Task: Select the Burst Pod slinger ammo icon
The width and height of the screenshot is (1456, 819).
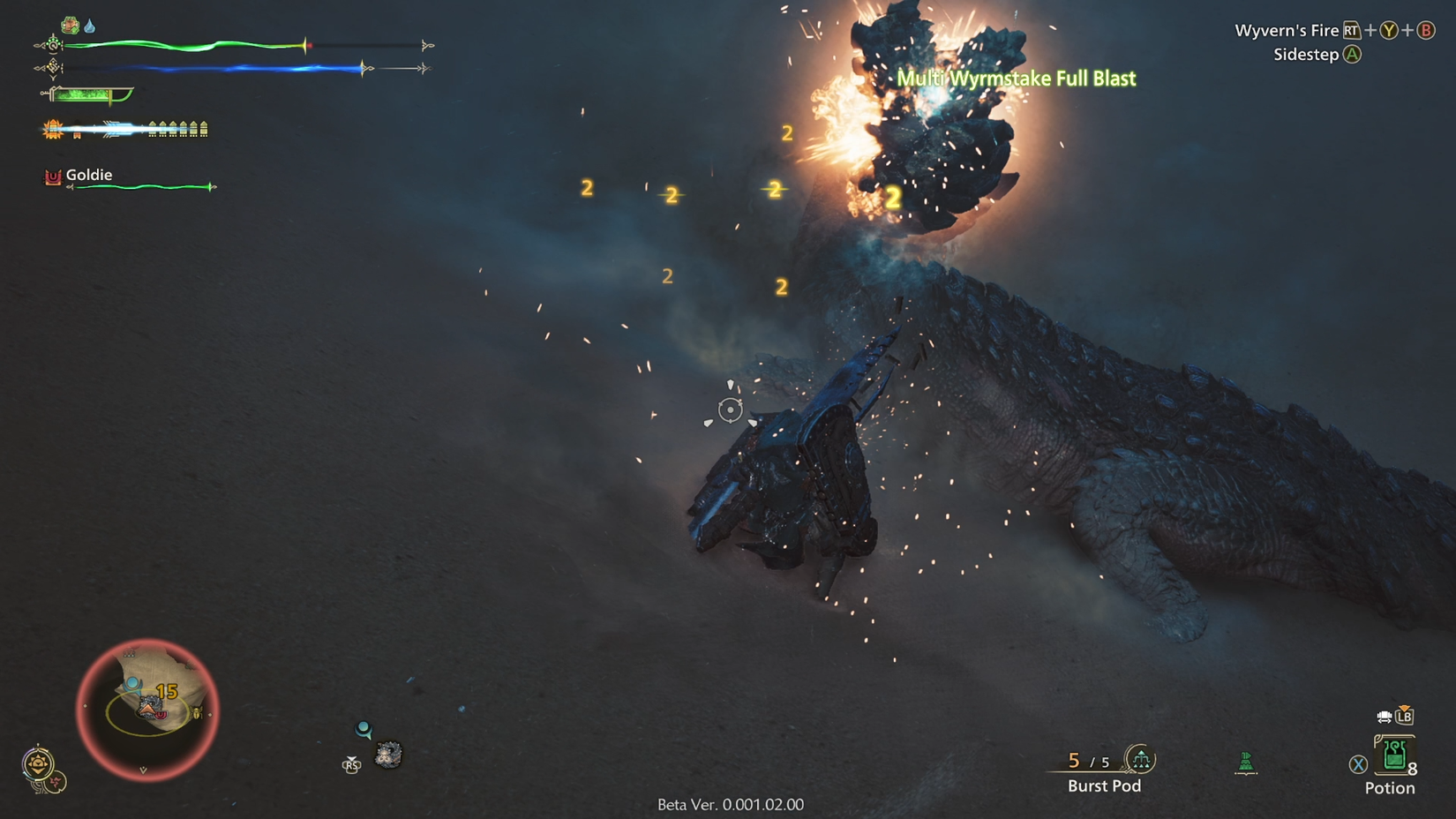Action: (x=1141, y=760)
